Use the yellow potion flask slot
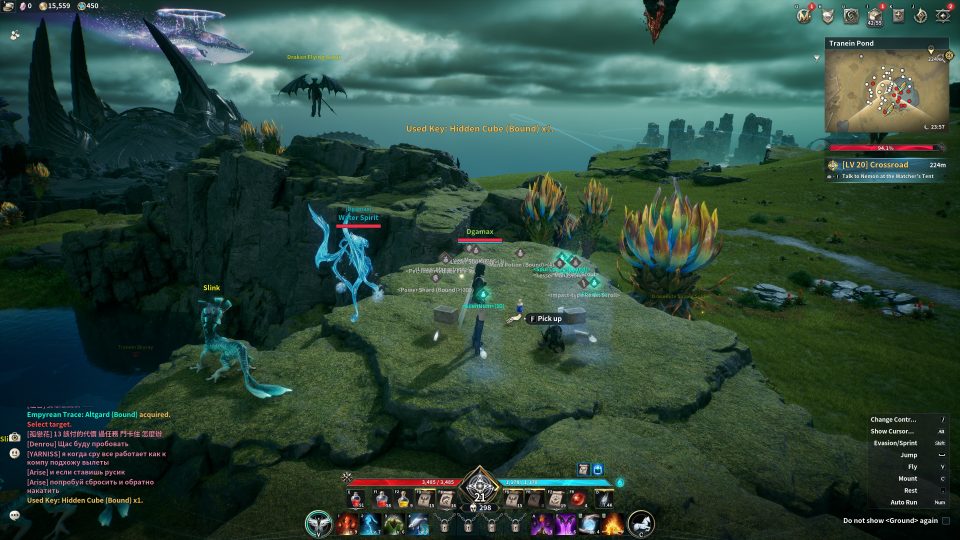Viewport: 960px width, 540px height. click(x=404, y=499)
